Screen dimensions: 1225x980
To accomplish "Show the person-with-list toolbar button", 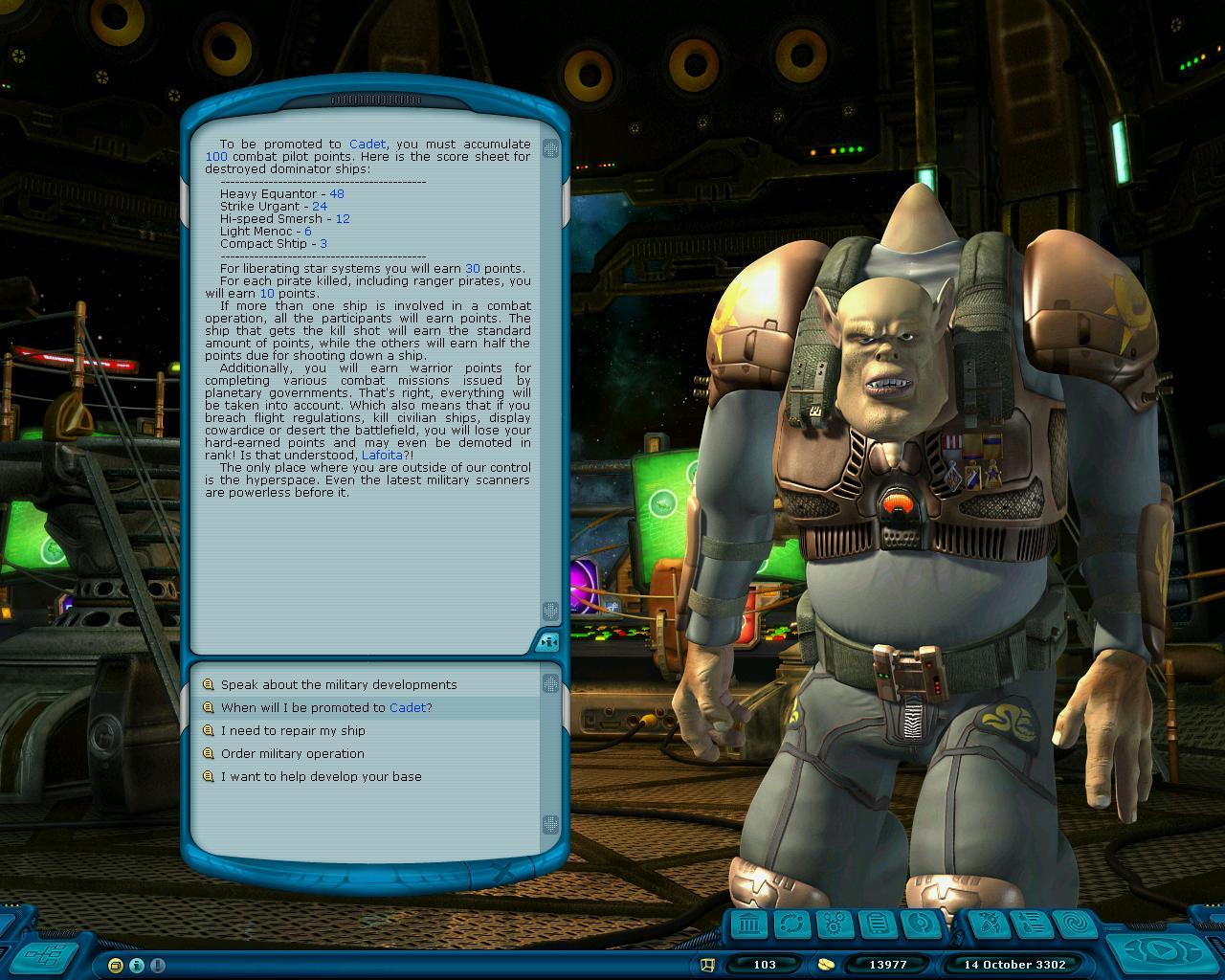I will [x=1031, y=924].
